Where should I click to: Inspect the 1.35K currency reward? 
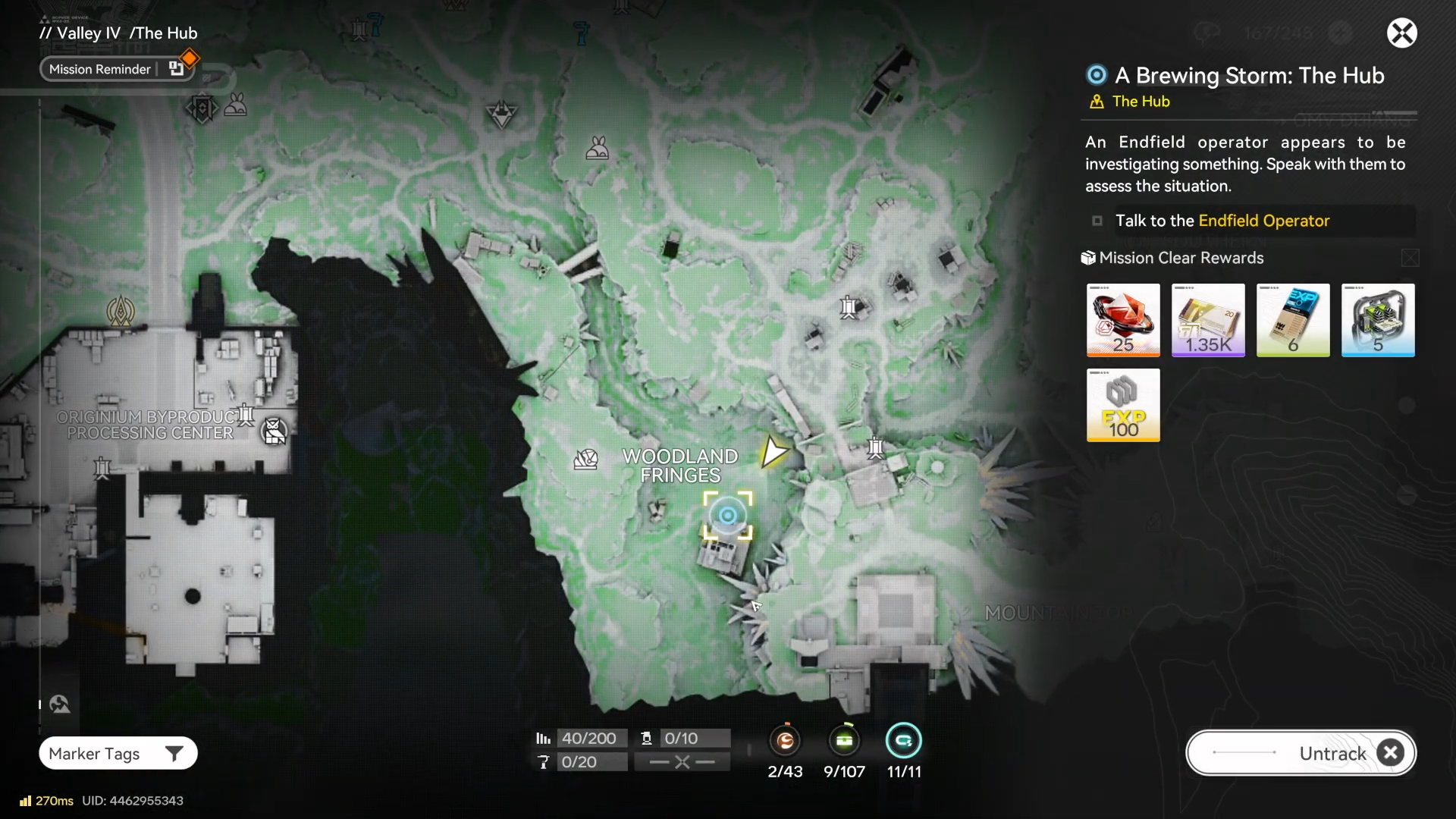(x=1208, y=320)
